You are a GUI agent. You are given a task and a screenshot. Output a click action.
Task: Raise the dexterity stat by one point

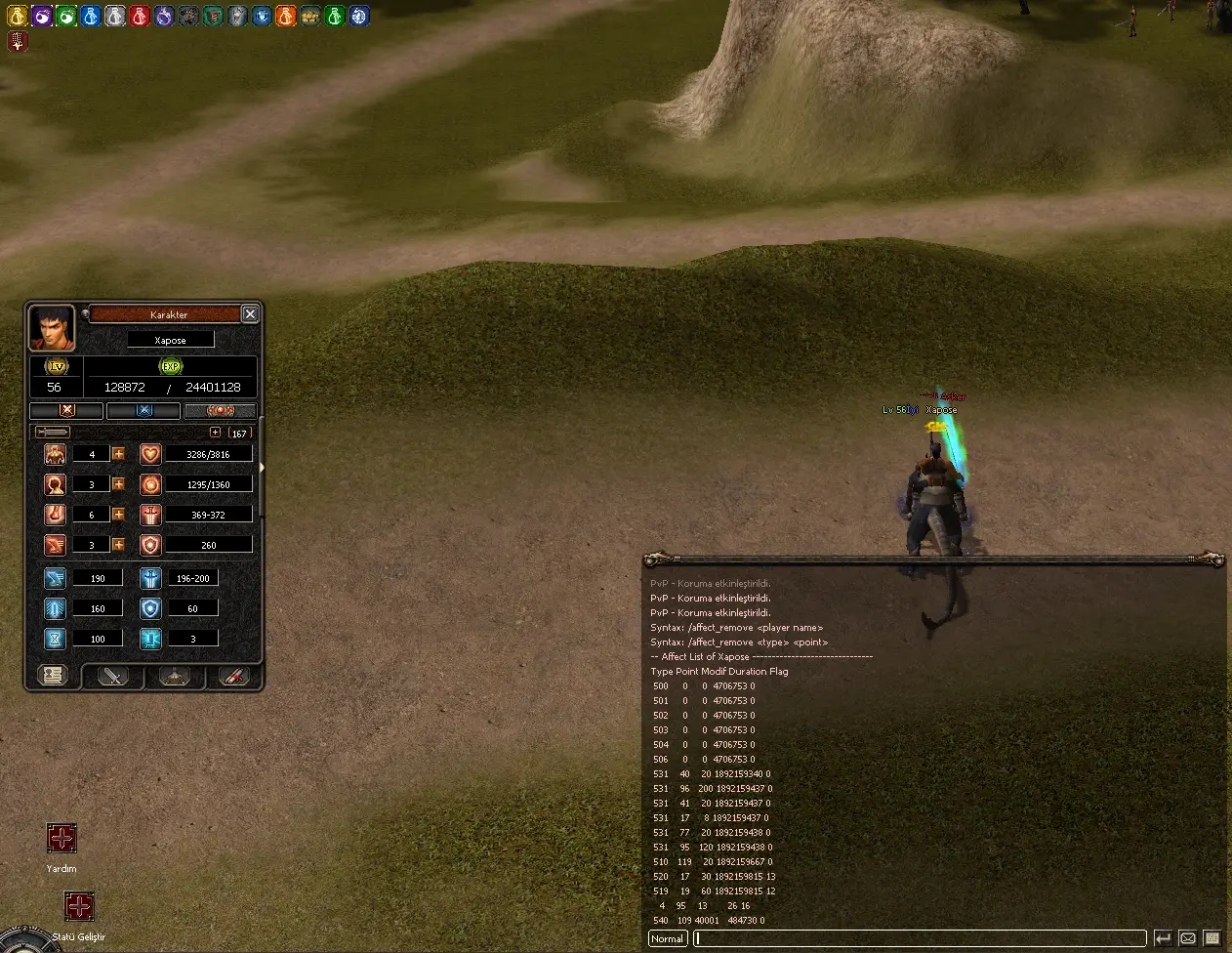[118, 545]
